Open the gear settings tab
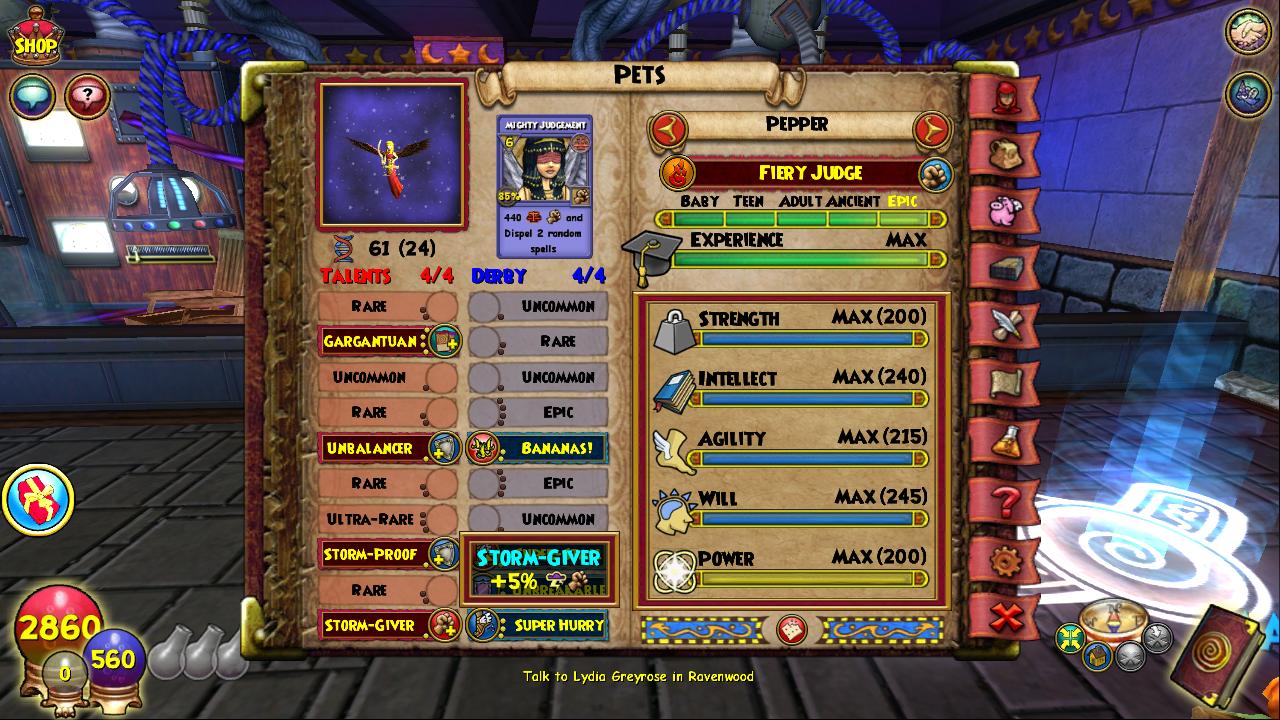 pos(1005,559)
